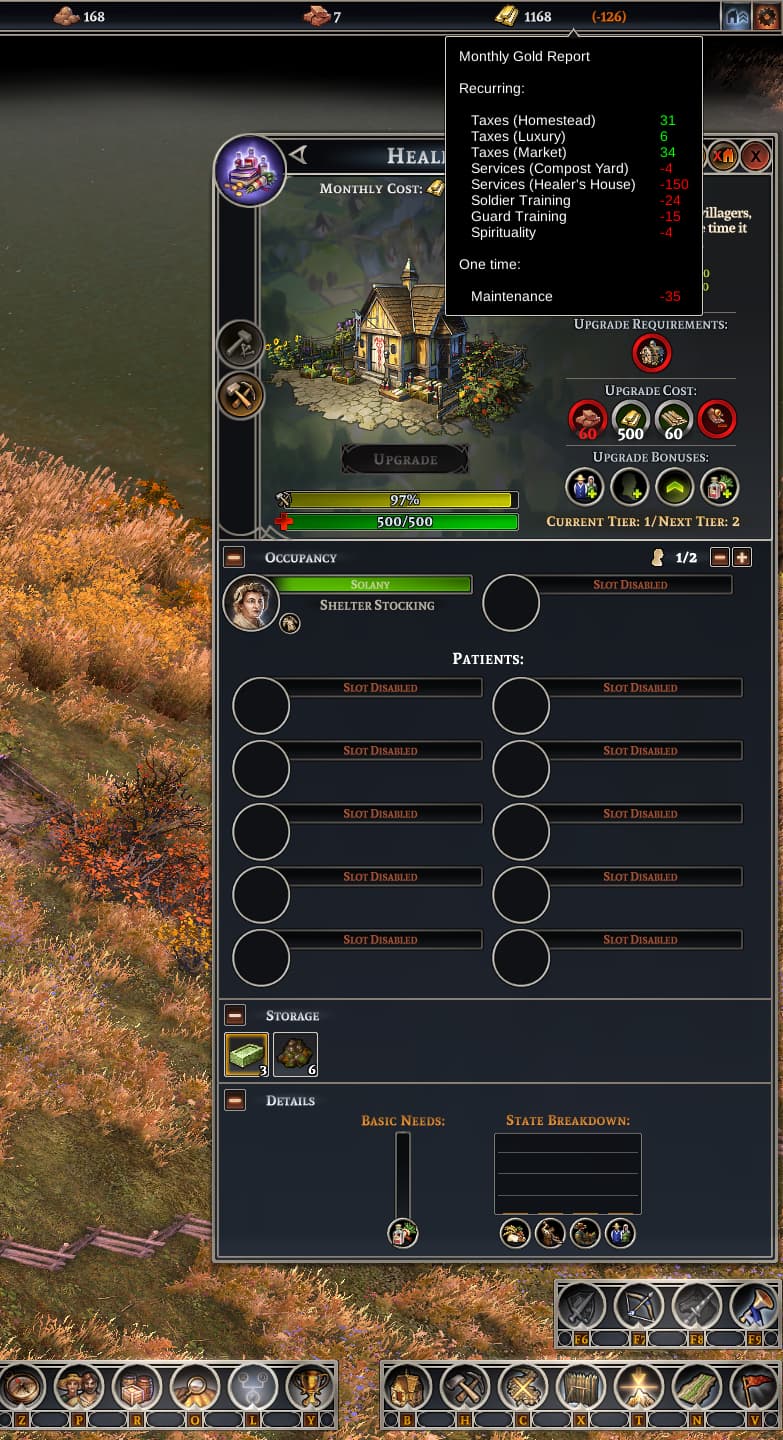Select the brown herb pile in storage
This screenshot has height=1440, width=783.
(296, 1055)
